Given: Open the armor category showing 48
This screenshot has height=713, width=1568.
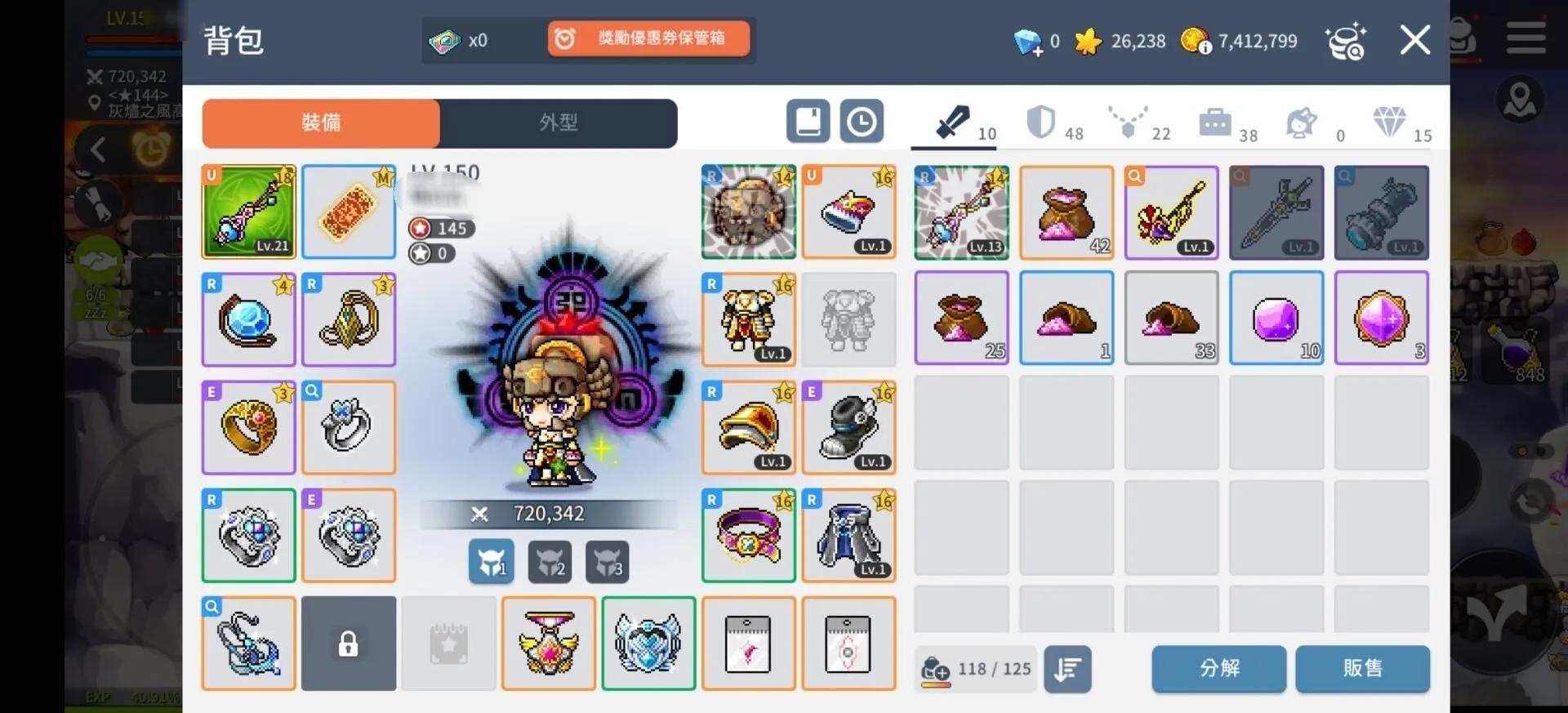Looking at the screenshot, I should tap(1053, 123).
